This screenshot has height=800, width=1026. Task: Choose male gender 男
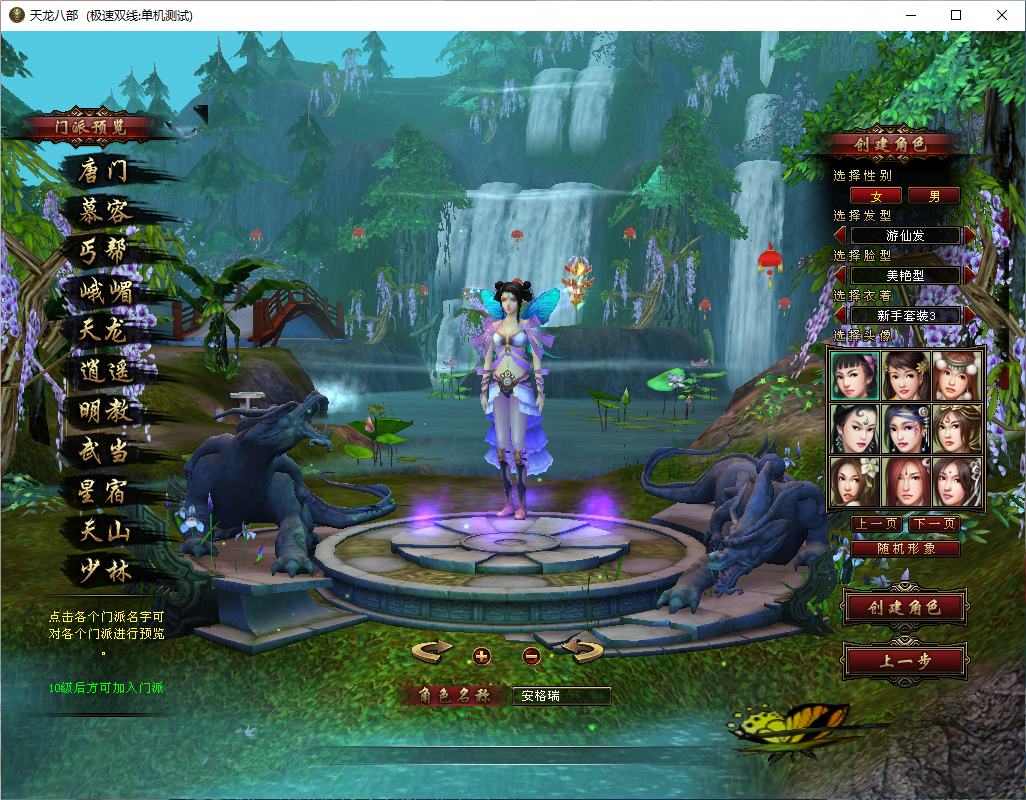point(934,196)
